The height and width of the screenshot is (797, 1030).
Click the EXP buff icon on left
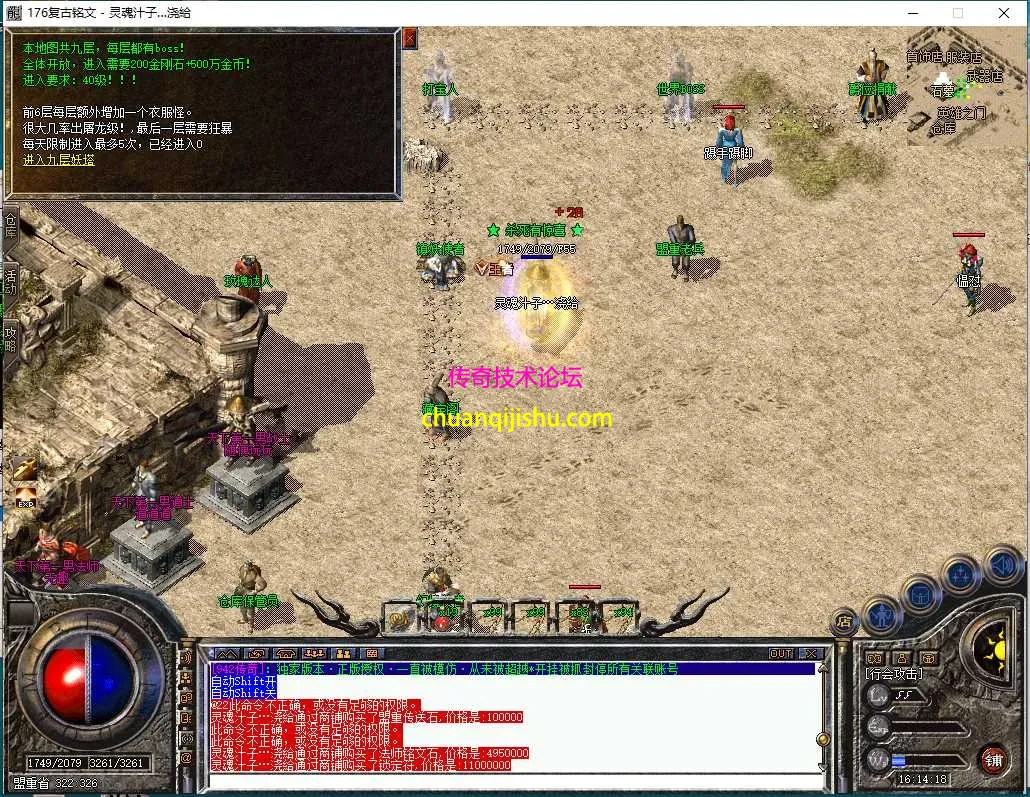pos(24,495)
